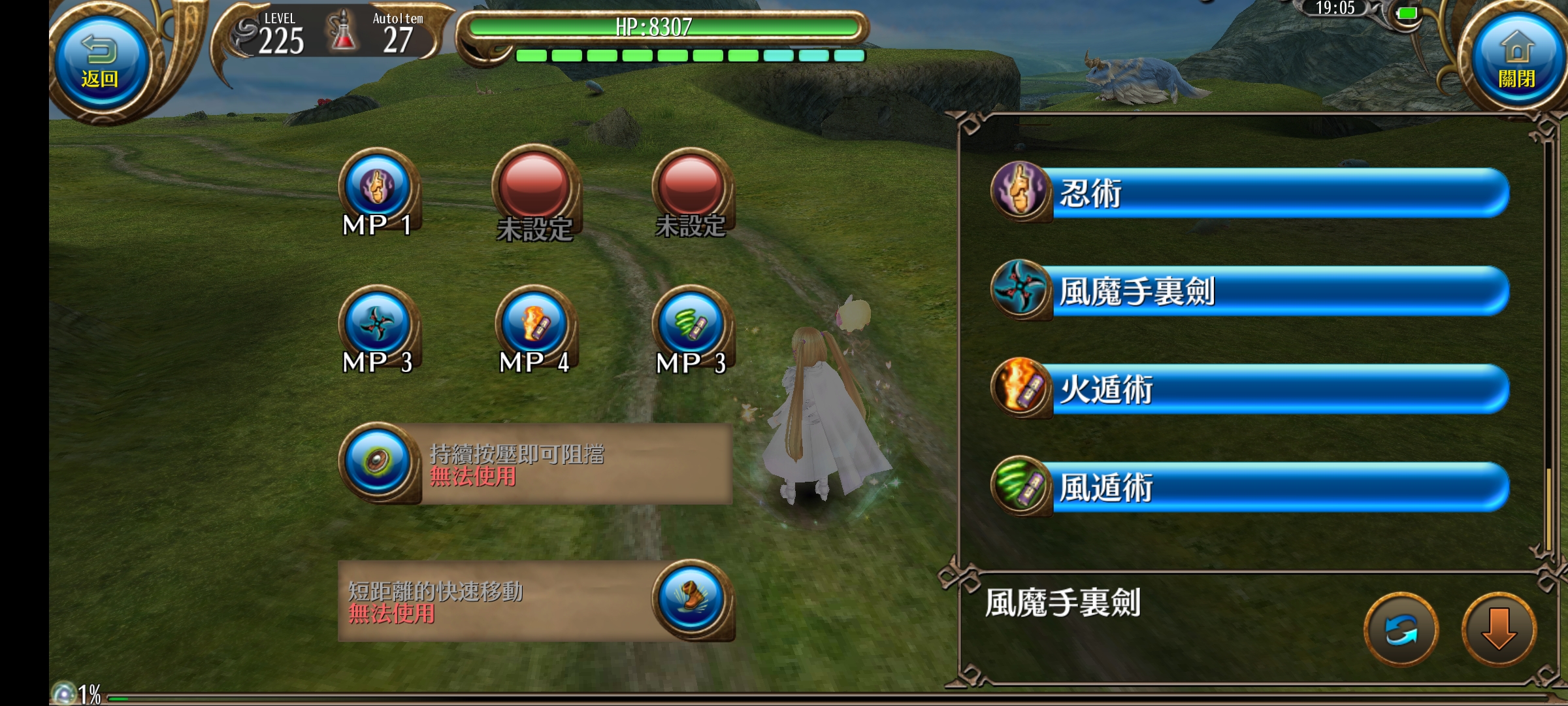This screenshot has height=706, width=1568.
Task: Select the ninjutsu hand-sign shortcut slot (MP 1)
Action: [378, 188]
